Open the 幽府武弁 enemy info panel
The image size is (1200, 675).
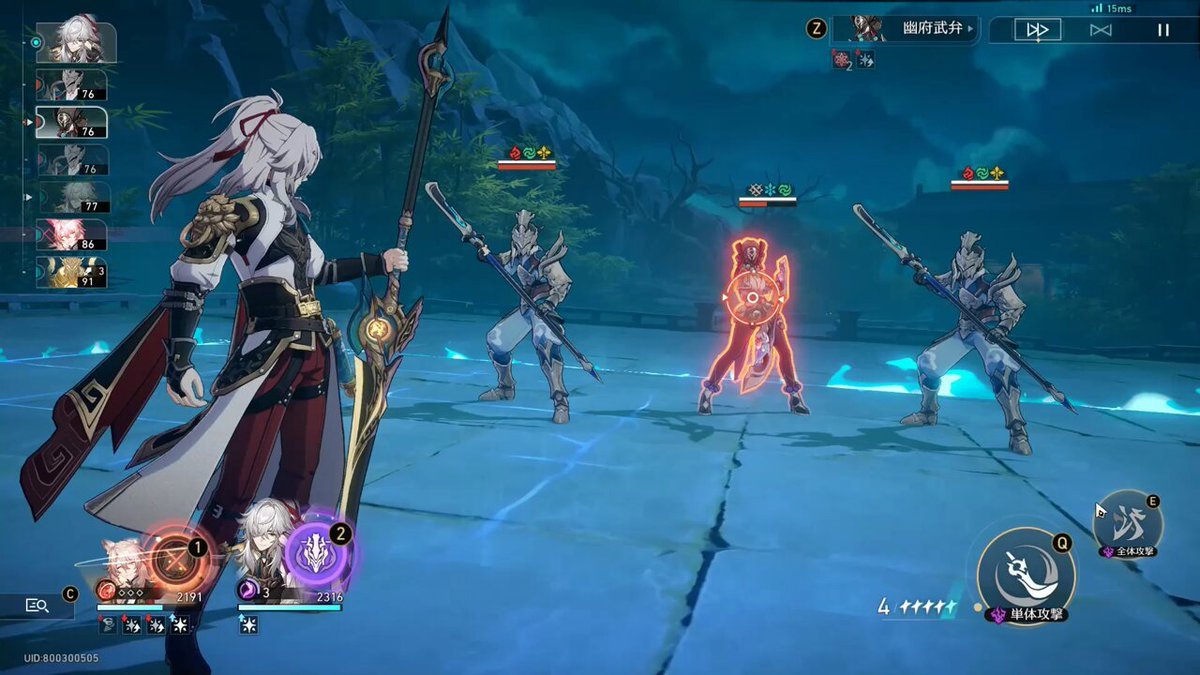pos(905,29)
